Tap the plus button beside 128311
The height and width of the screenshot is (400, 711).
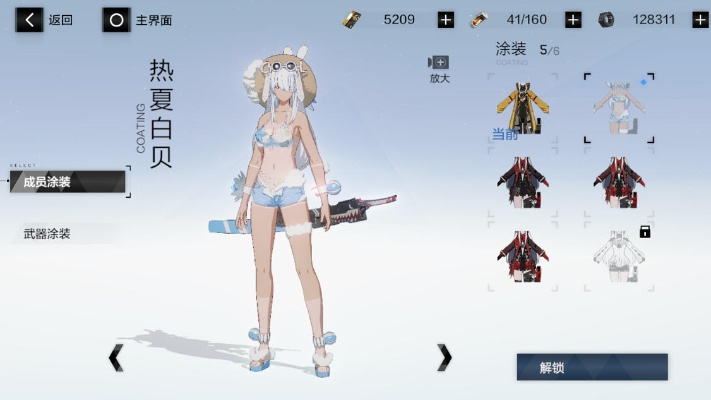pos(699,19)
